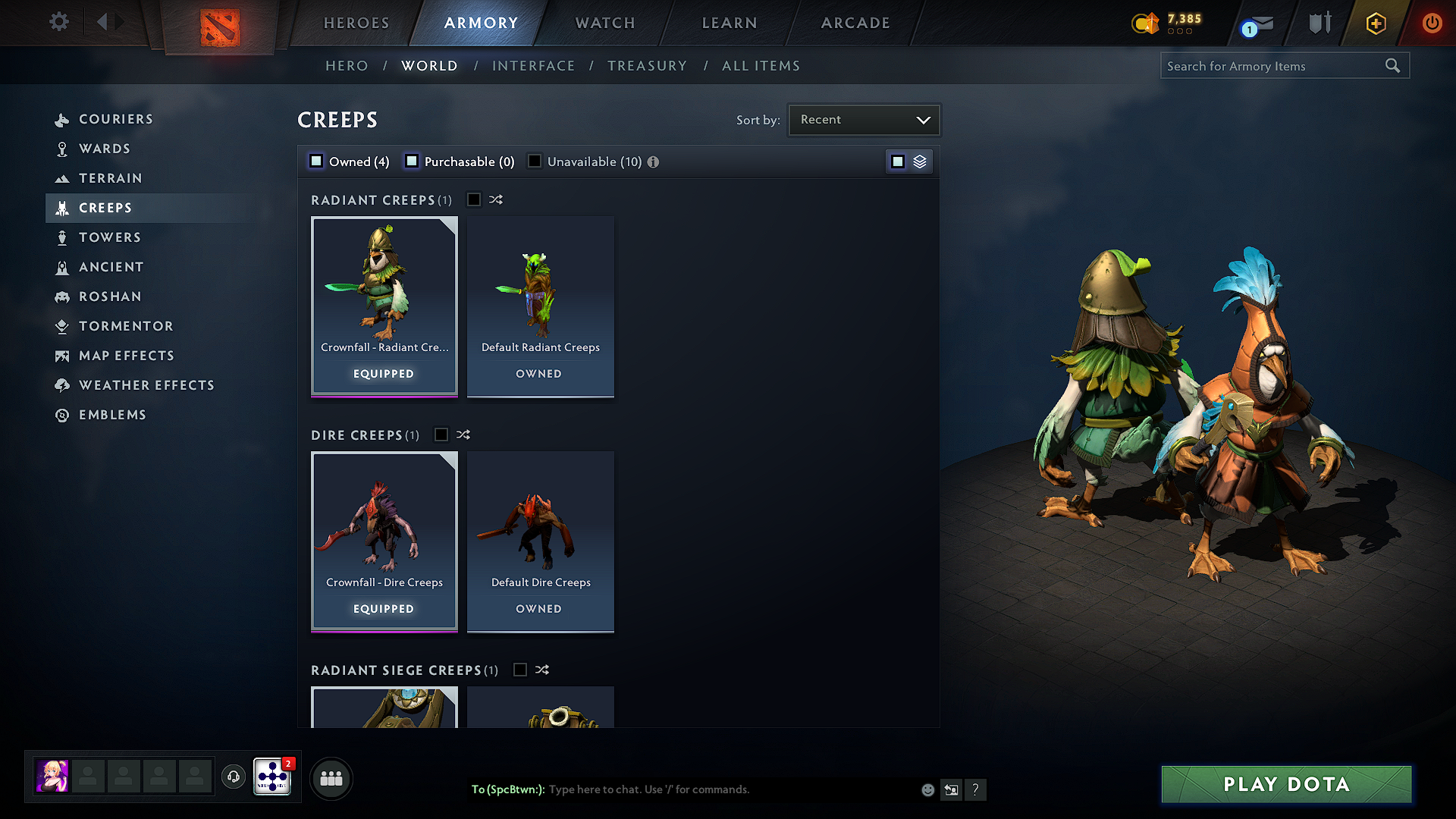This screenshot has width=1456, height=819.
Task: Power off Dota 2 via power icon
Action: point(1432,23)
